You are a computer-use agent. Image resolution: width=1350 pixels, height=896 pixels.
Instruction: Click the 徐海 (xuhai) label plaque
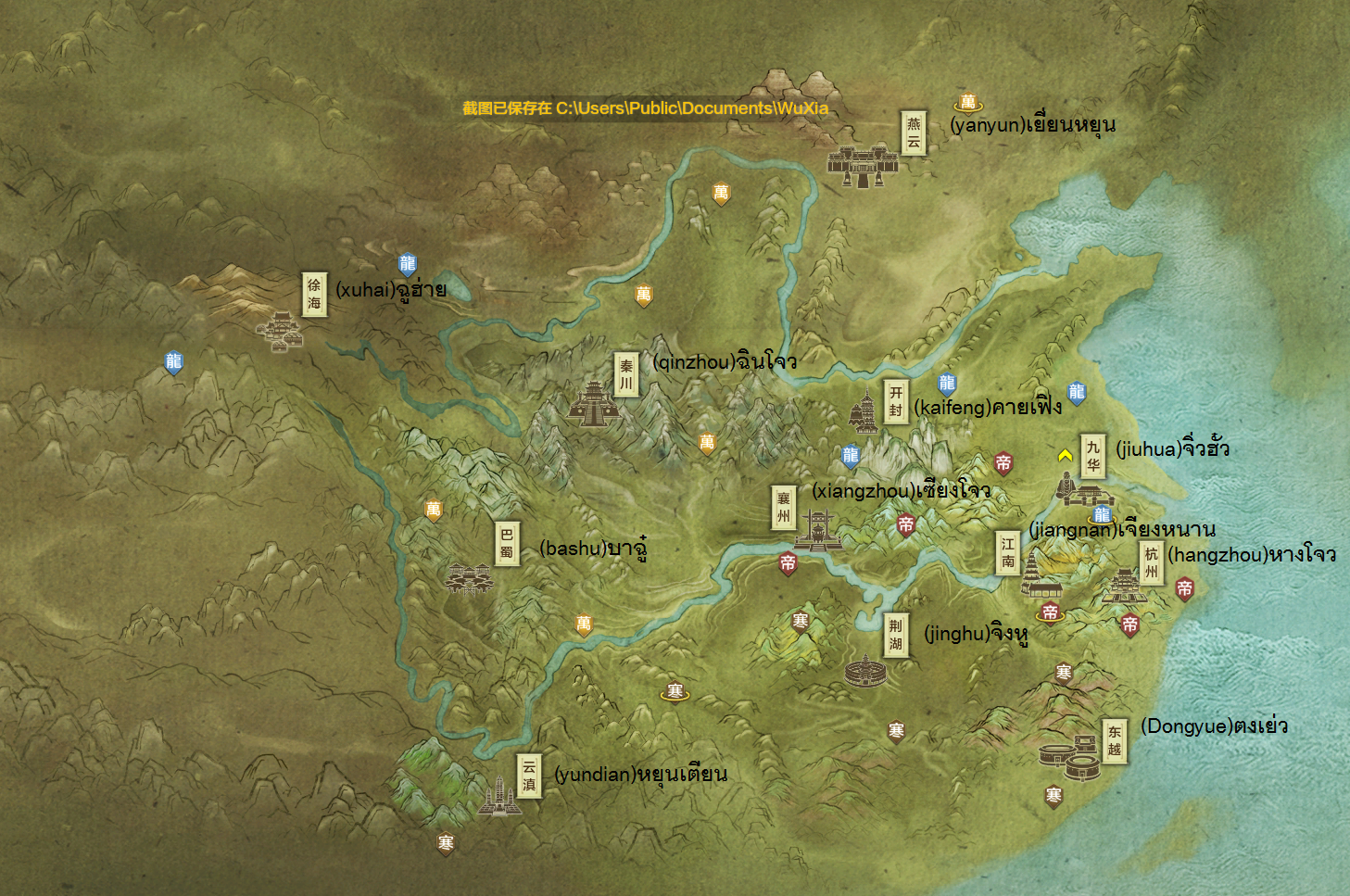click(313, 292)
